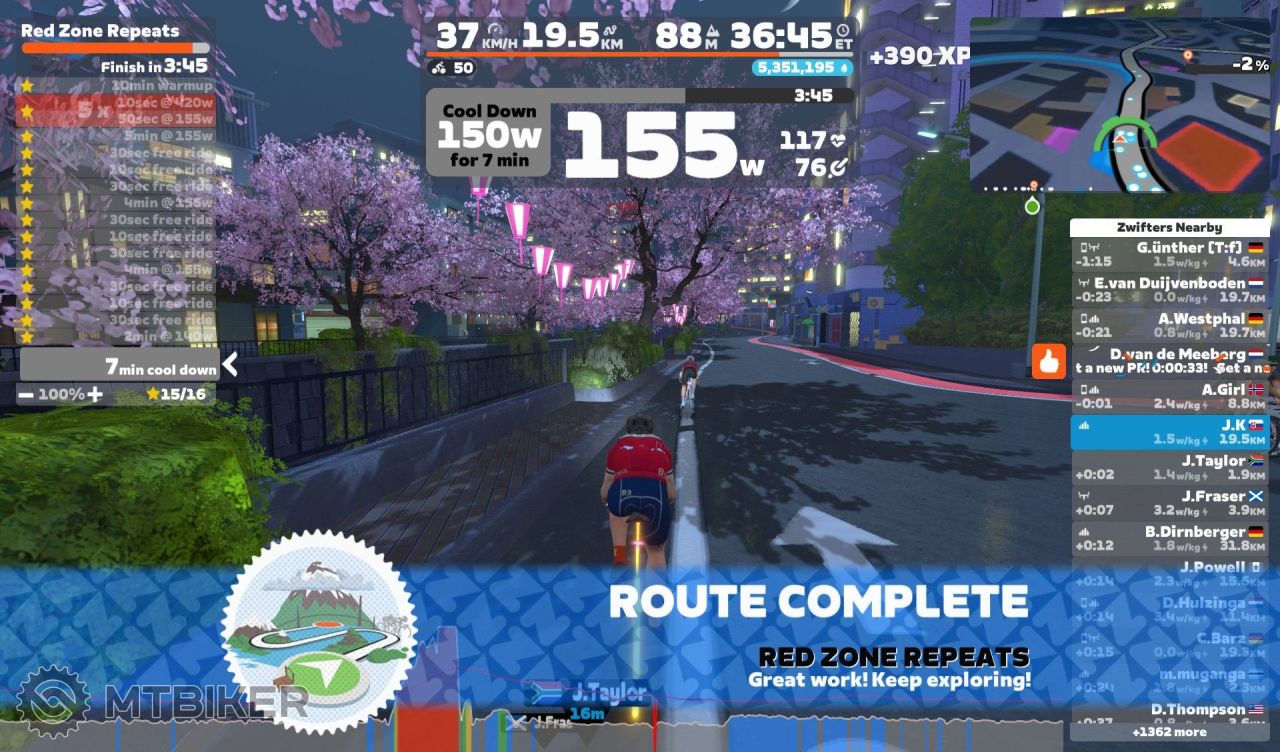Select E.van Duijvenboden in the nearby riders list
The width and height of the screenshot is (1280, 752).
click(1169, 290)
